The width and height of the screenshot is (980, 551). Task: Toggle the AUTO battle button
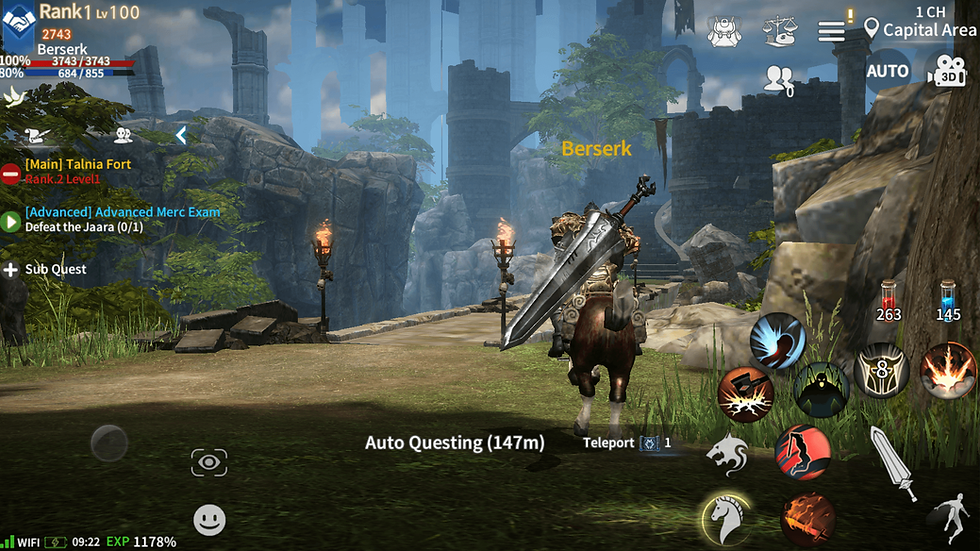(887, 71)
